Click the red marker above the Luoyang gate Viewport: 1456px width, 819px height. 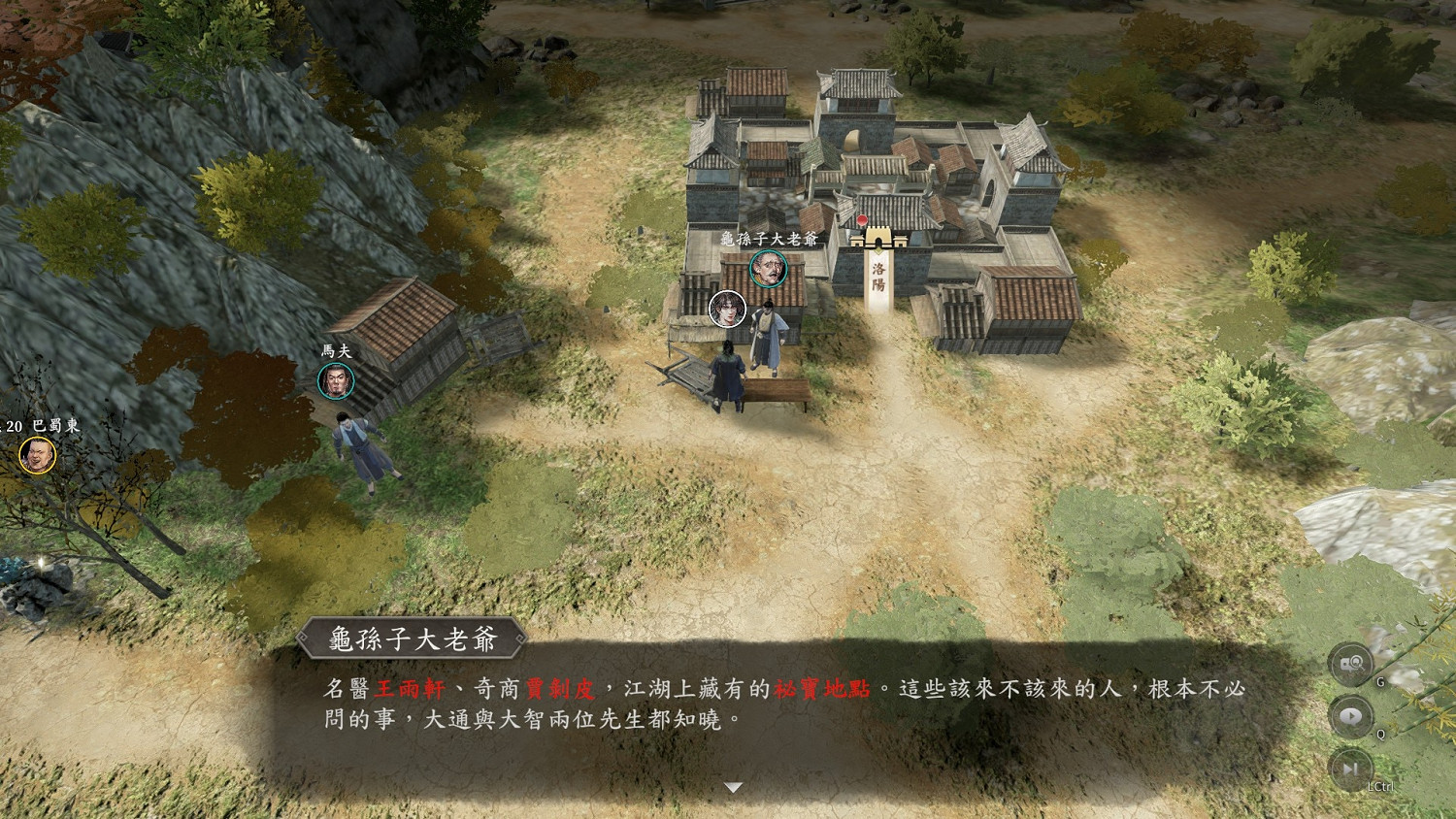coord(862,220)
